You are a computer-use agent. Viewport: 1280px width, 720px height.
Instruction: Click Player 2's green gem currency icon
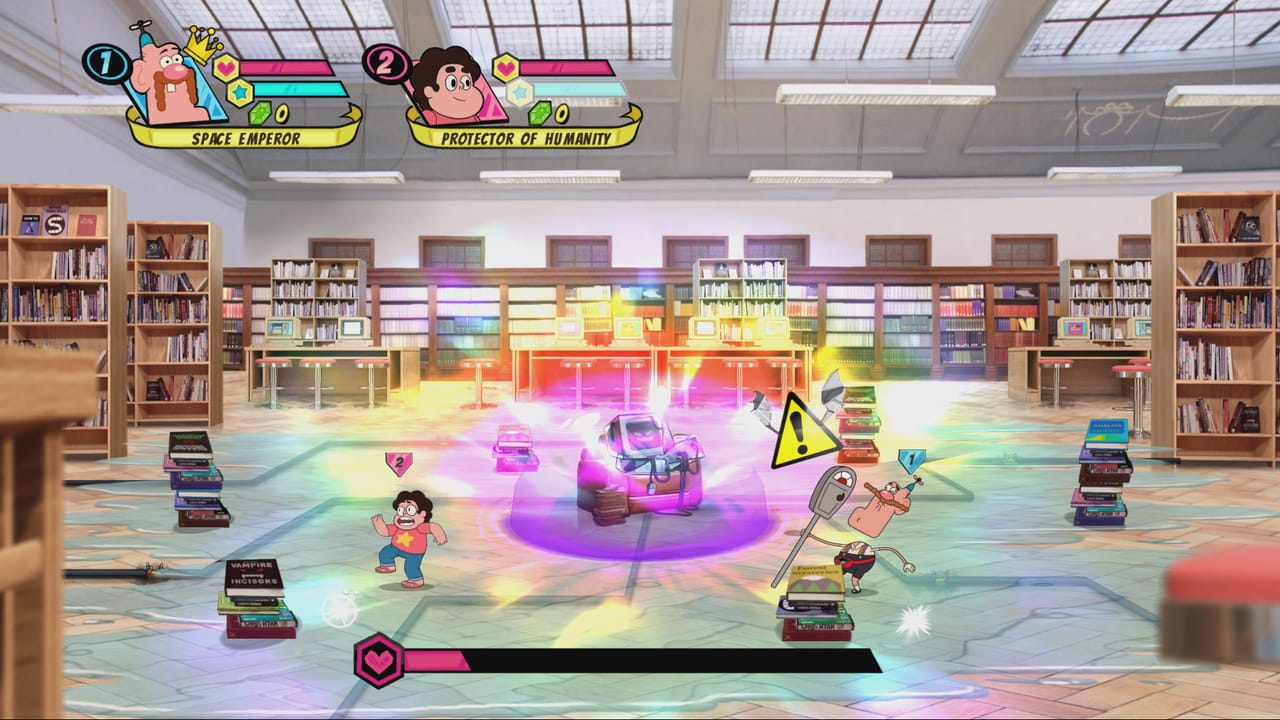[x=542, y=113]
